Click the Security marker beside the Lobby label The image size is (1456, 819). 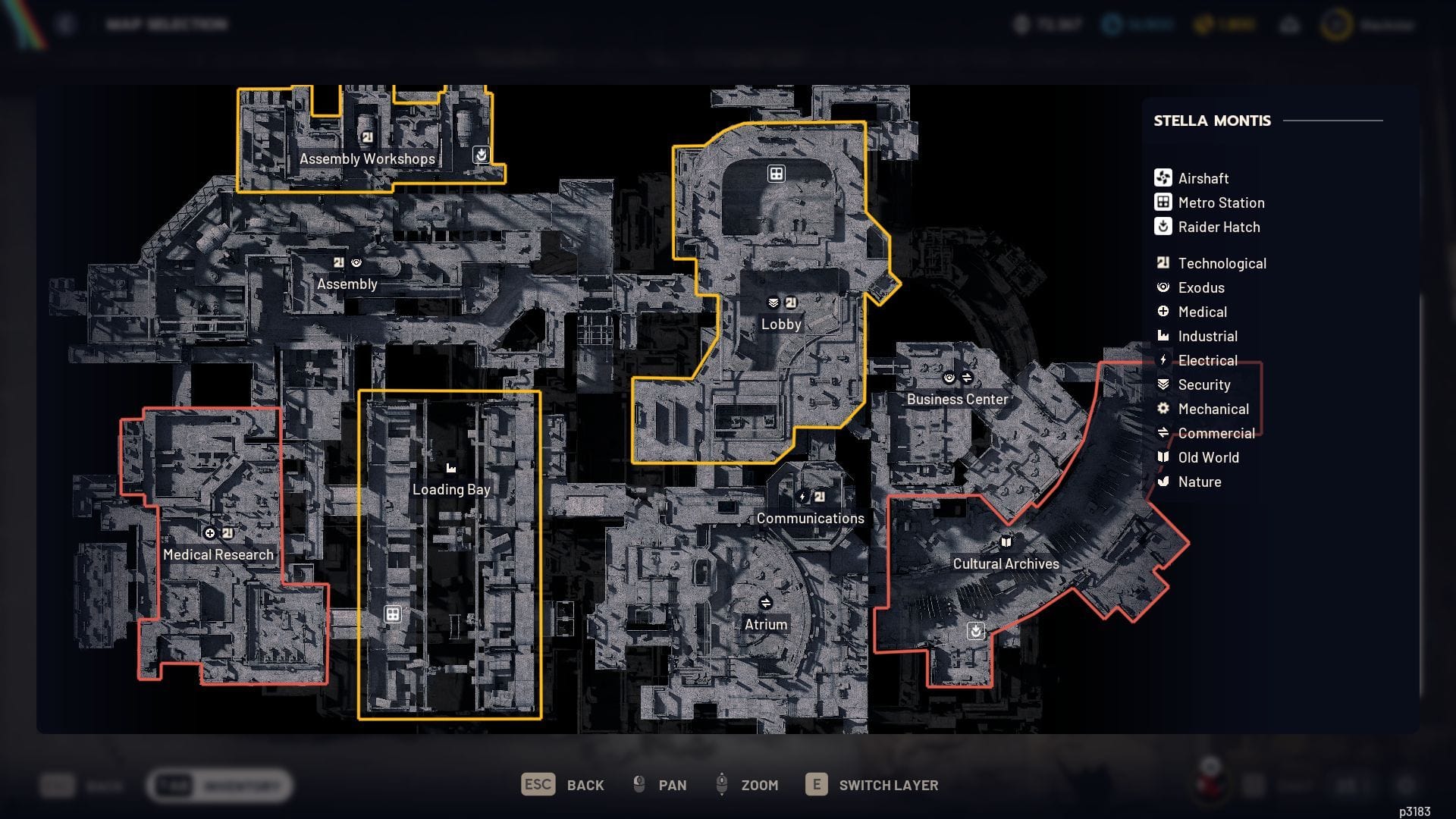(x=773, y=301)
